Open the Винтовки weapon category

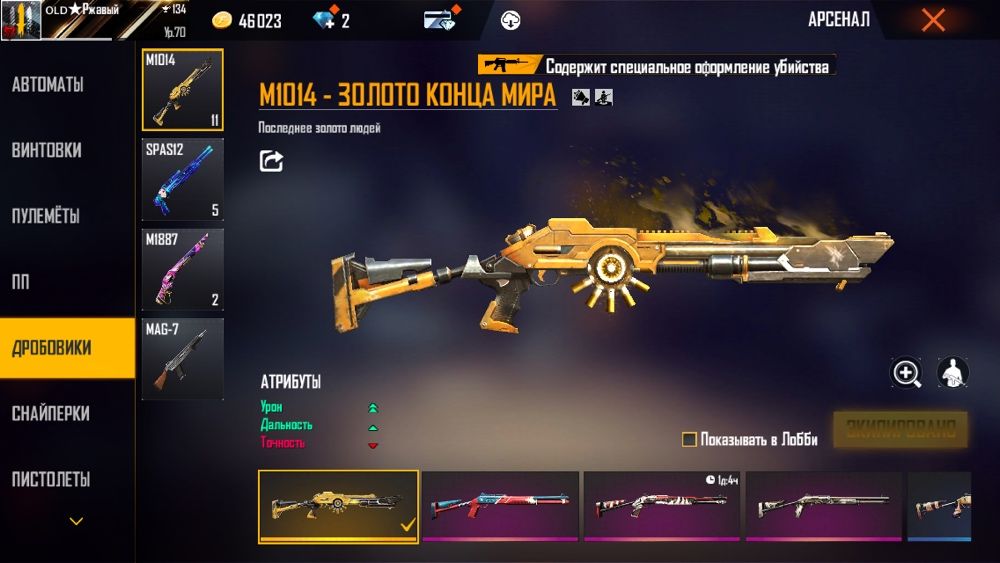pyautogui.click(x=47, y=151)
